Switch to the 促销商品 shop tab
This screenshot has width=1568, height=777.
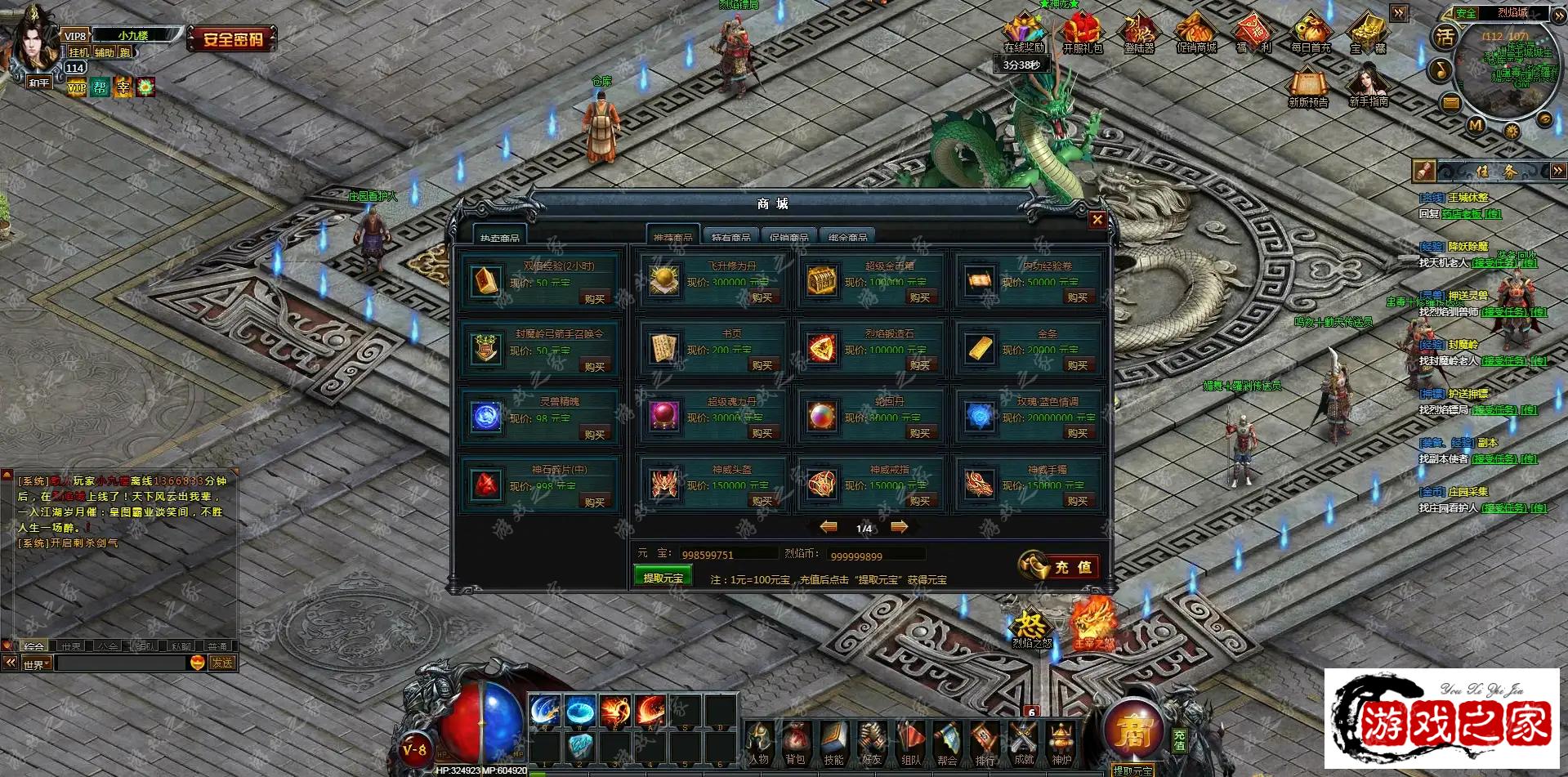(x=788, y=237)
